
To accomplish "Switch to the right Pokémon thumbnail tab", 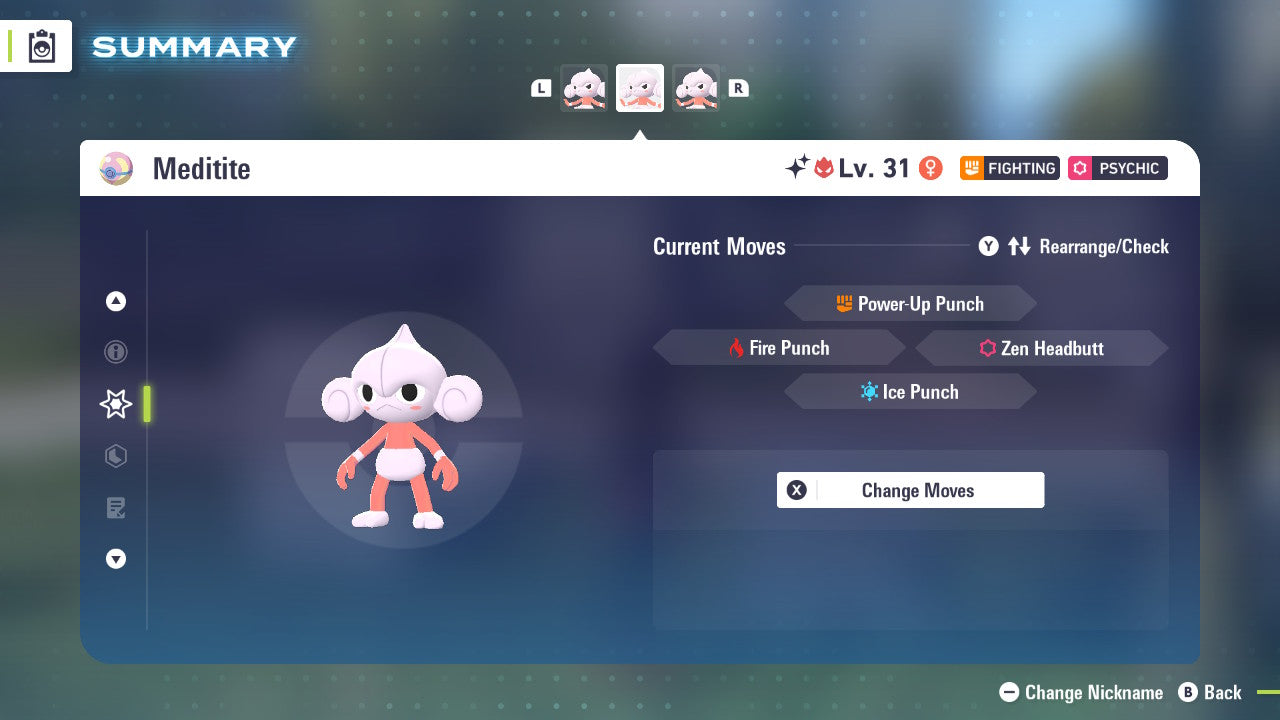I will 697,87.
